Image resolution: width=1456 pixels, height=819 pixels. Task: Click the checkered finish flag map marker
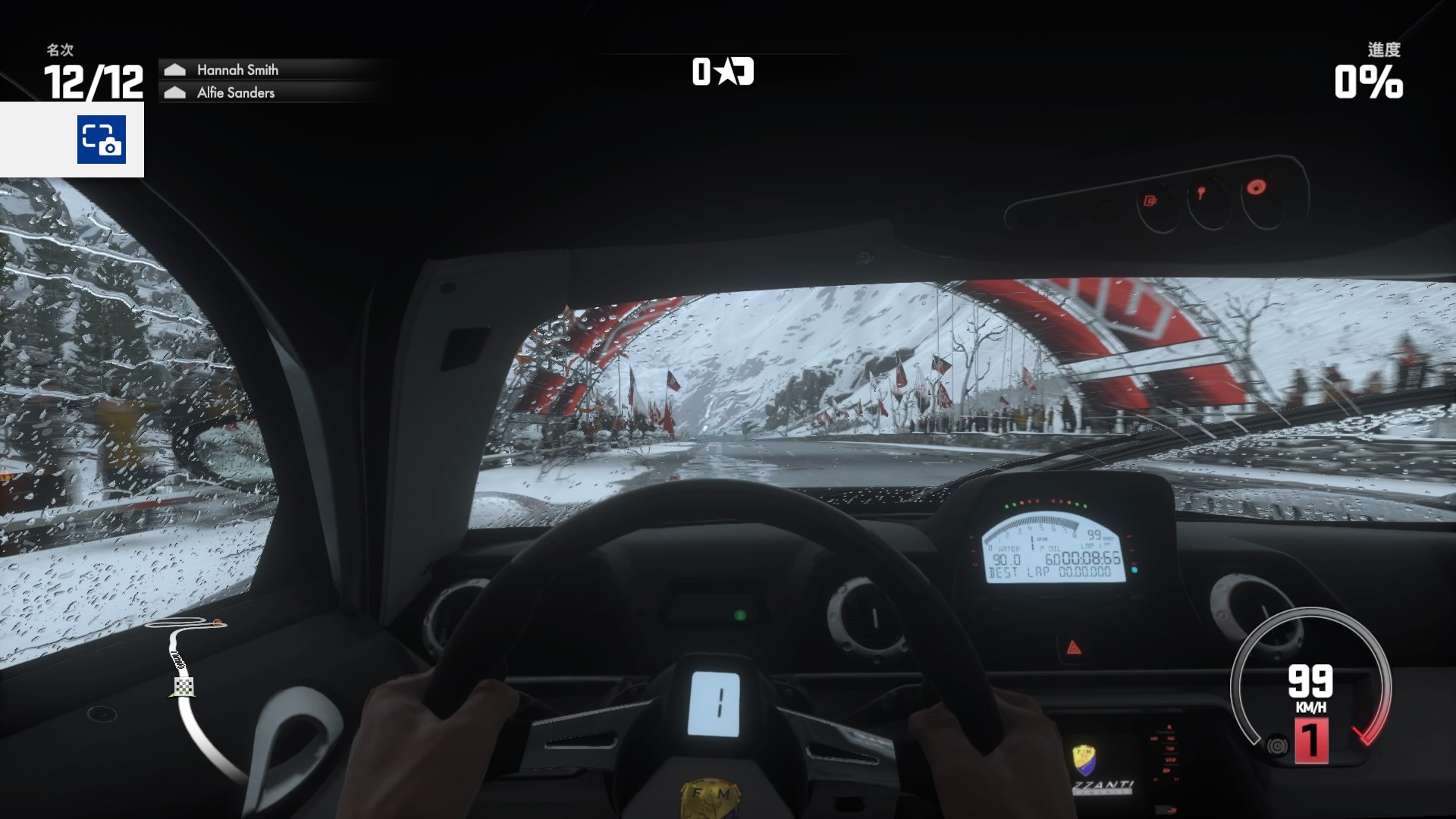click(184, 687)
